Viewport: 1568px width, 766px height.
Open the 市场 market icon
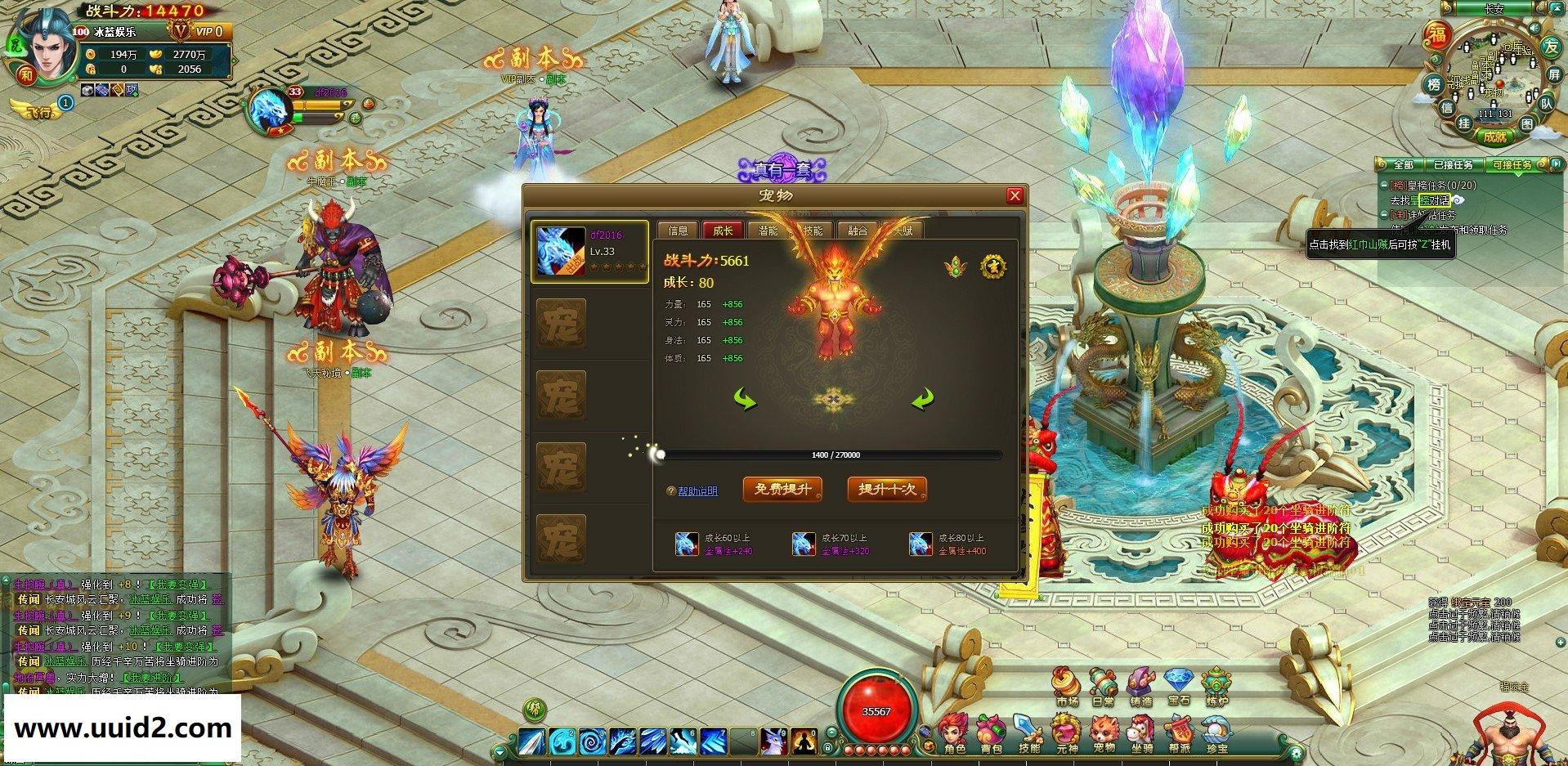[x=1066, y=685]
